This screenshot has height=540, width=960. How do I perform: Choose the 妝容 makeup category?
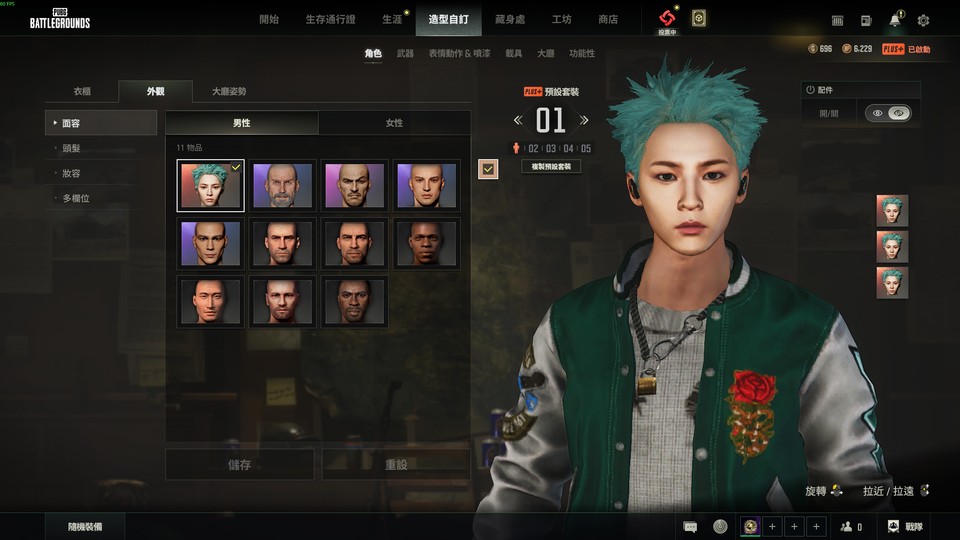click(71, 173)
